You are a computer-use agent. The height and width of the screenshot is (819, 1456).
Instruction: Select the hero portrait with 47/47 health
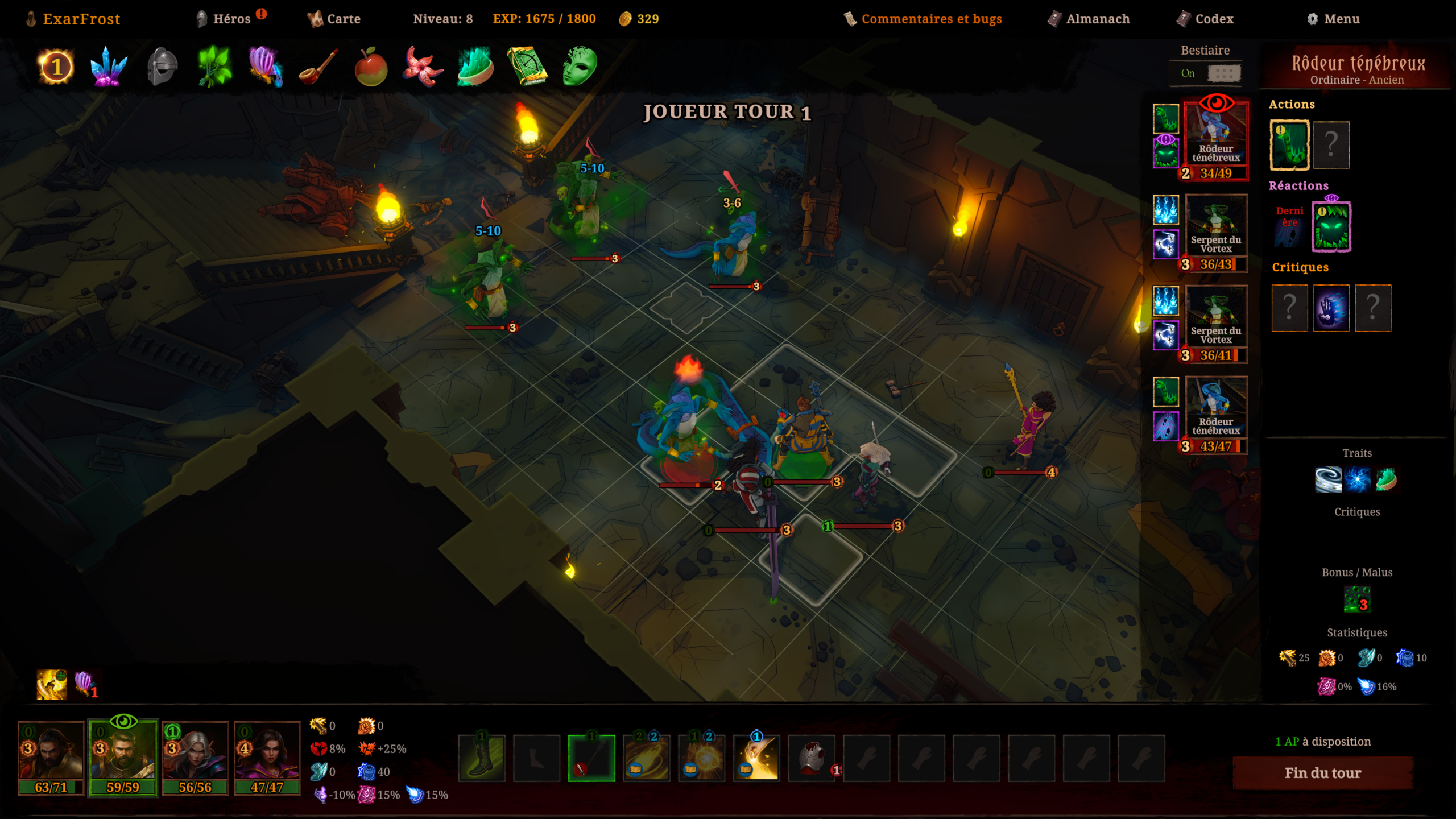point(267,756)
